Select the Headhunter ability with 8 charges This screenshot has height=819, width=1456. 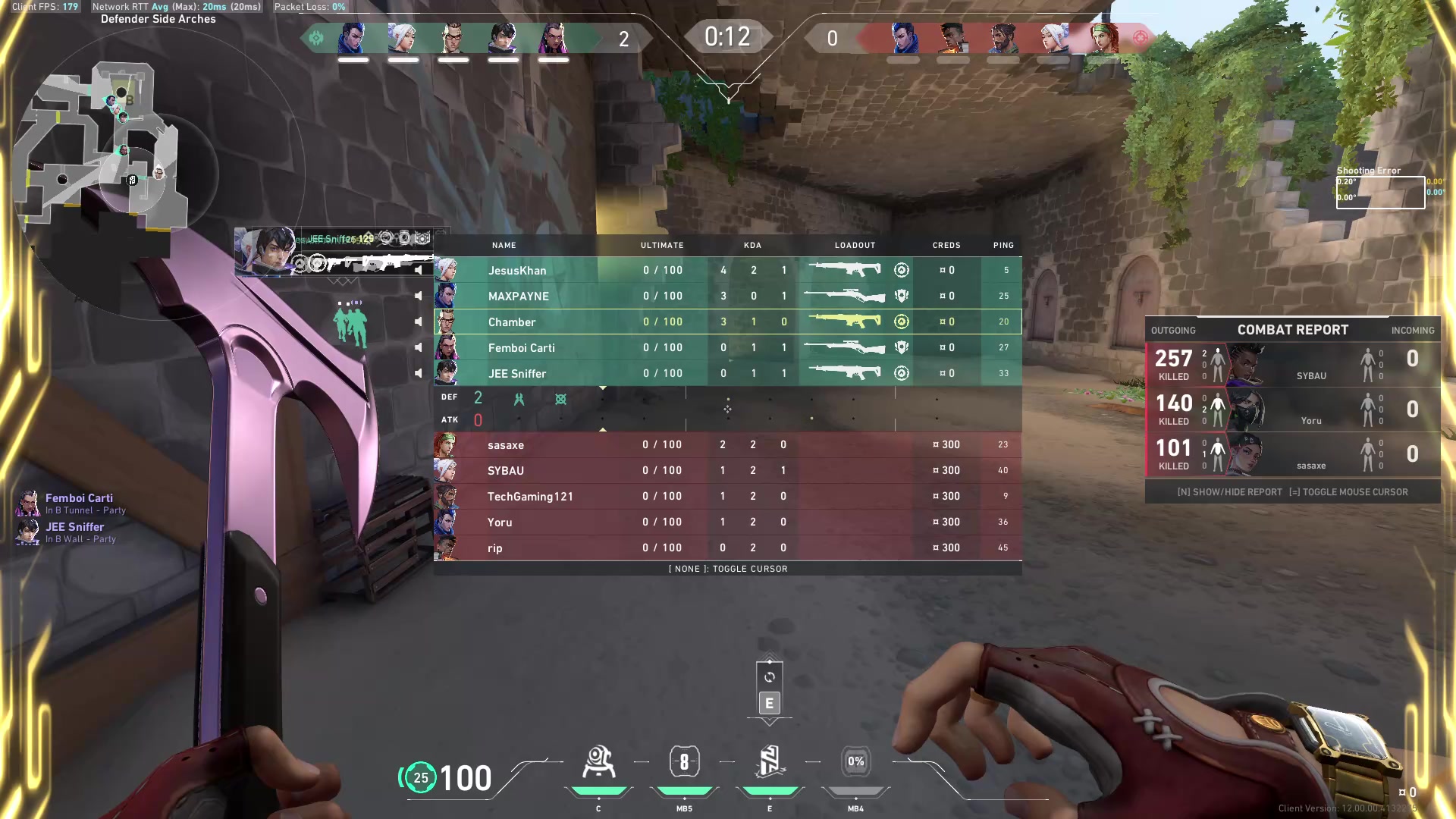[684, 762]
